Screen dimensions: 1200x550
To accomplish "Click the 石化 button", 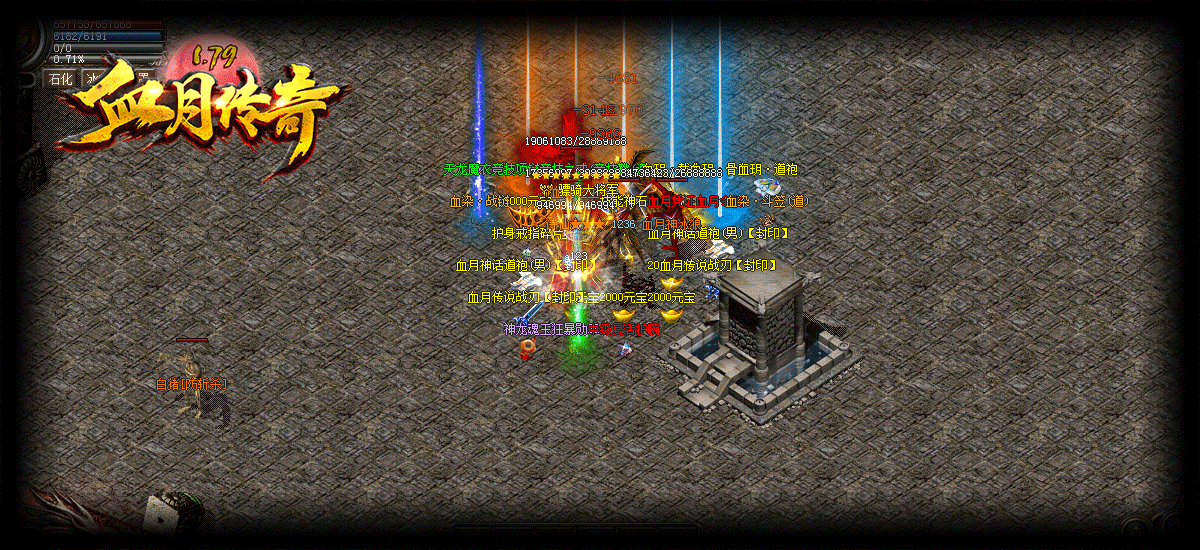I will tap(61, 78).
